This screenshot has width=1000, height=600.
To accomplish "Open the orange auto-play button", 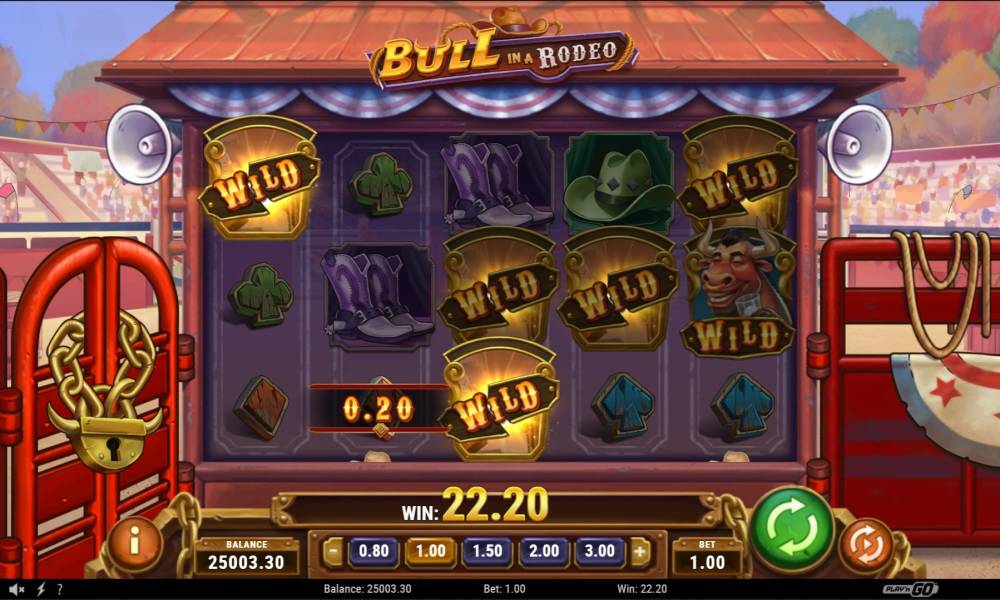I will coord(865,546).
